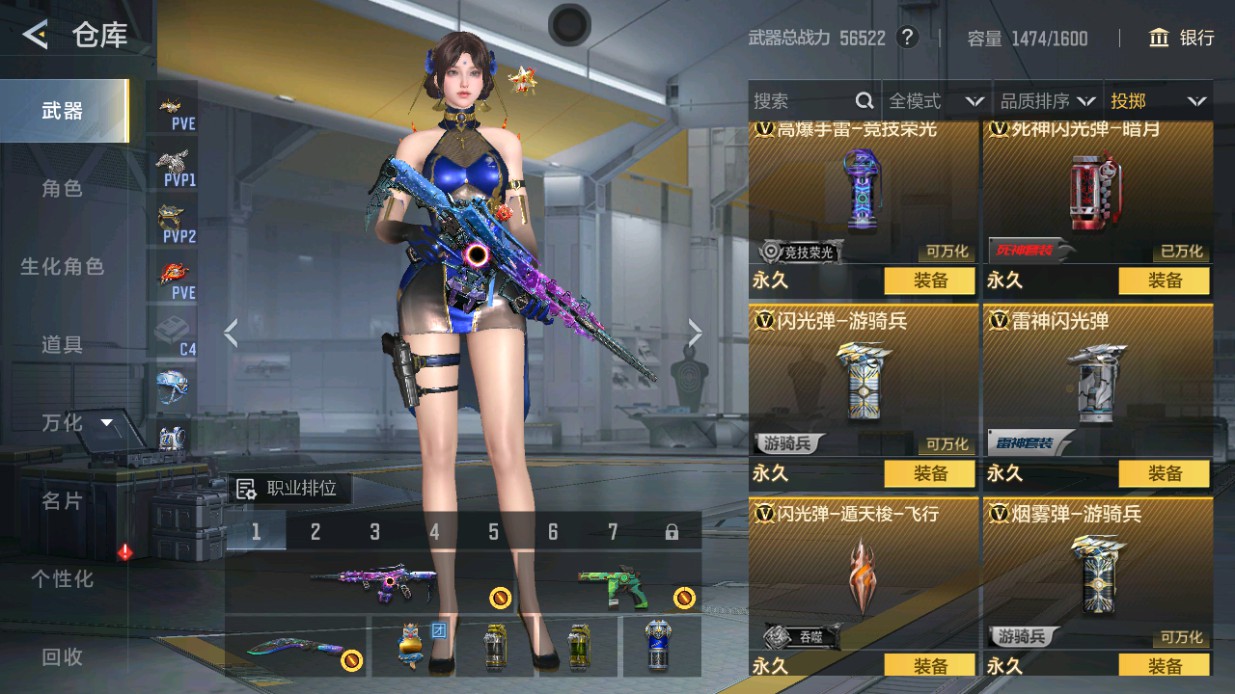Viewport: 1235px width, 694px height.
Task: Select the 道具 tab
Action: pyautogui.click(x=62, y=344)
